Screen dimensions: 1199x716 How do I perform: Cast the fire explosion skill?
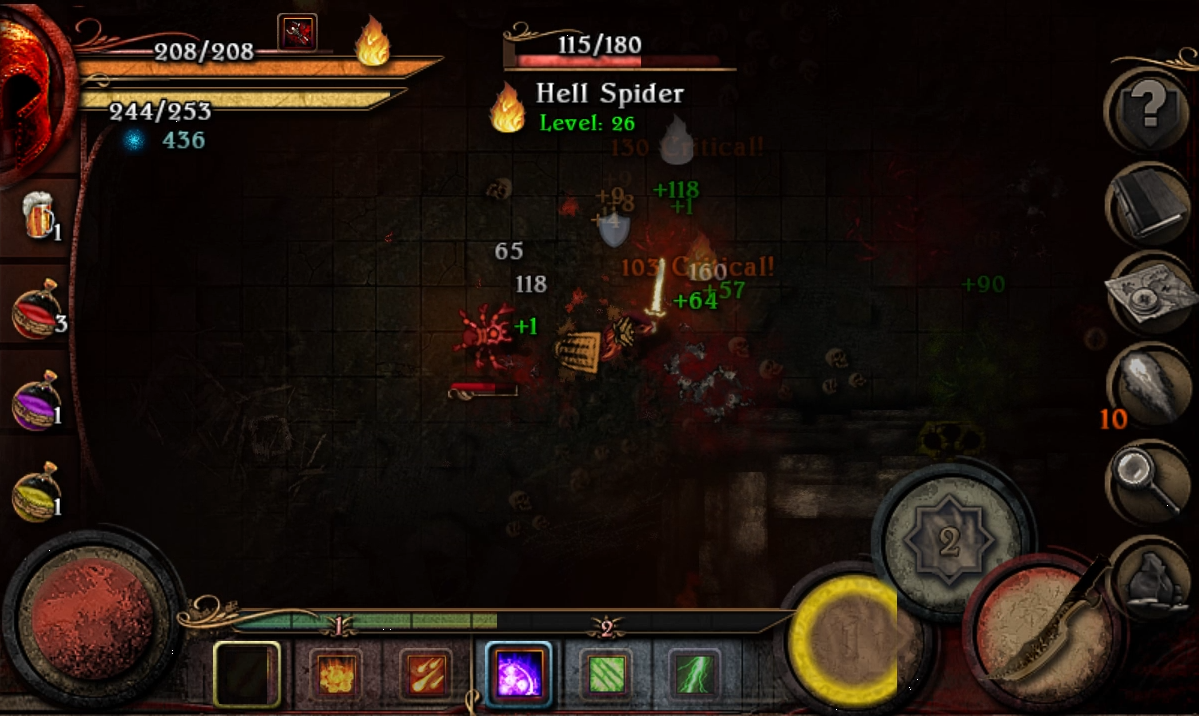point(335,672)
